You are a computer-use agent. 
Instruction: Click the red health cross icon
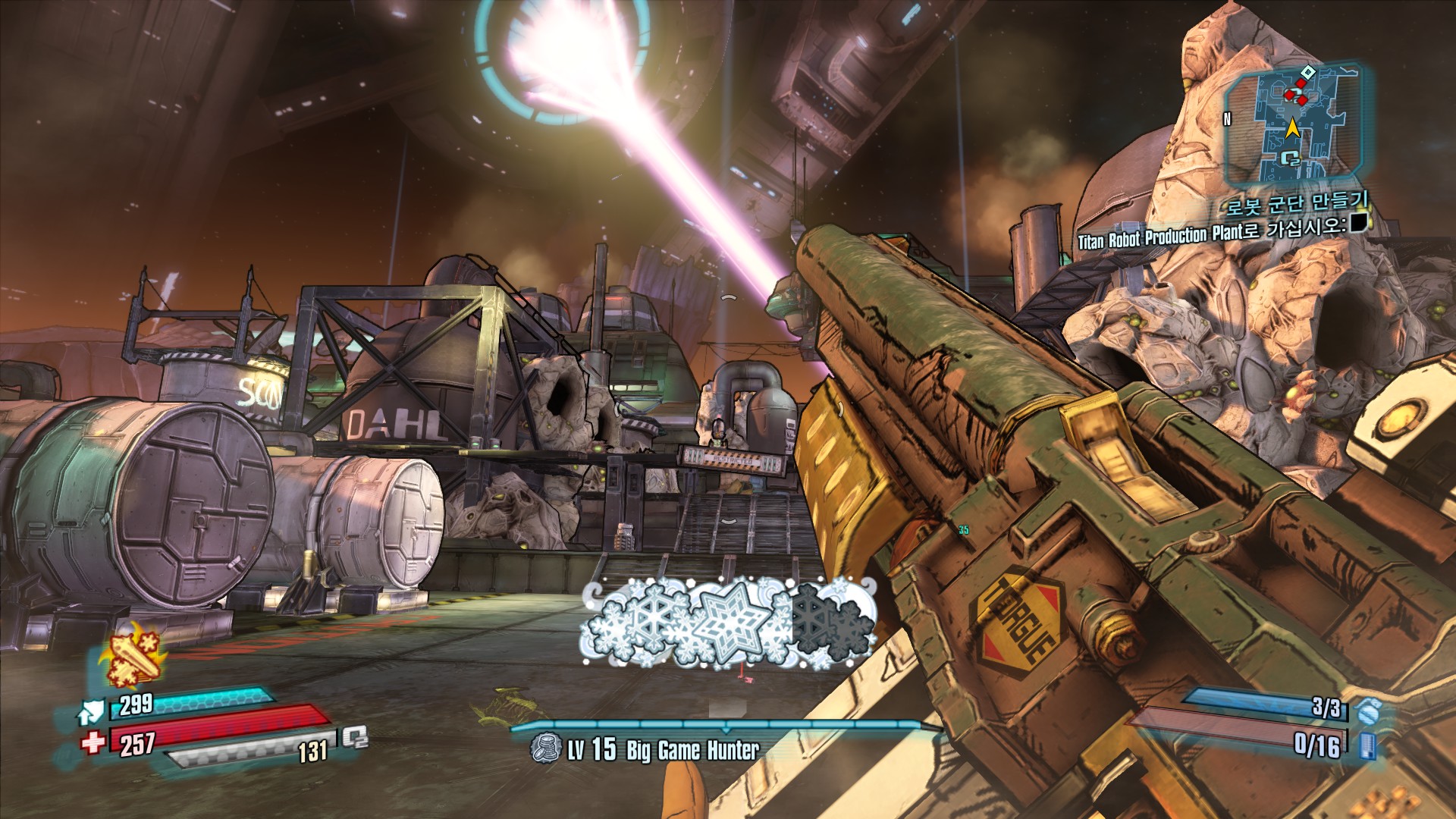[x=93, y=742]
